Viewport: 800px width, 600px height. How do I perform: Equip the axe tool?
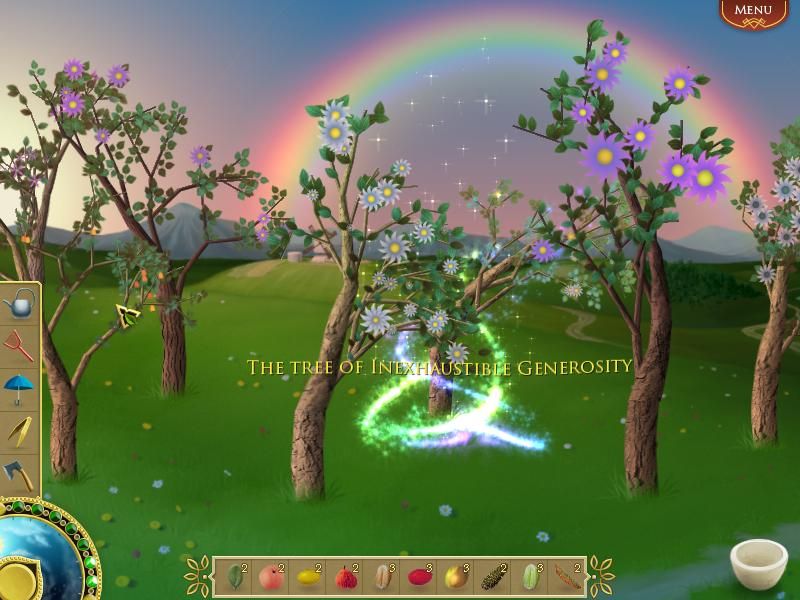pyautogui.click(x=18, y=472)
